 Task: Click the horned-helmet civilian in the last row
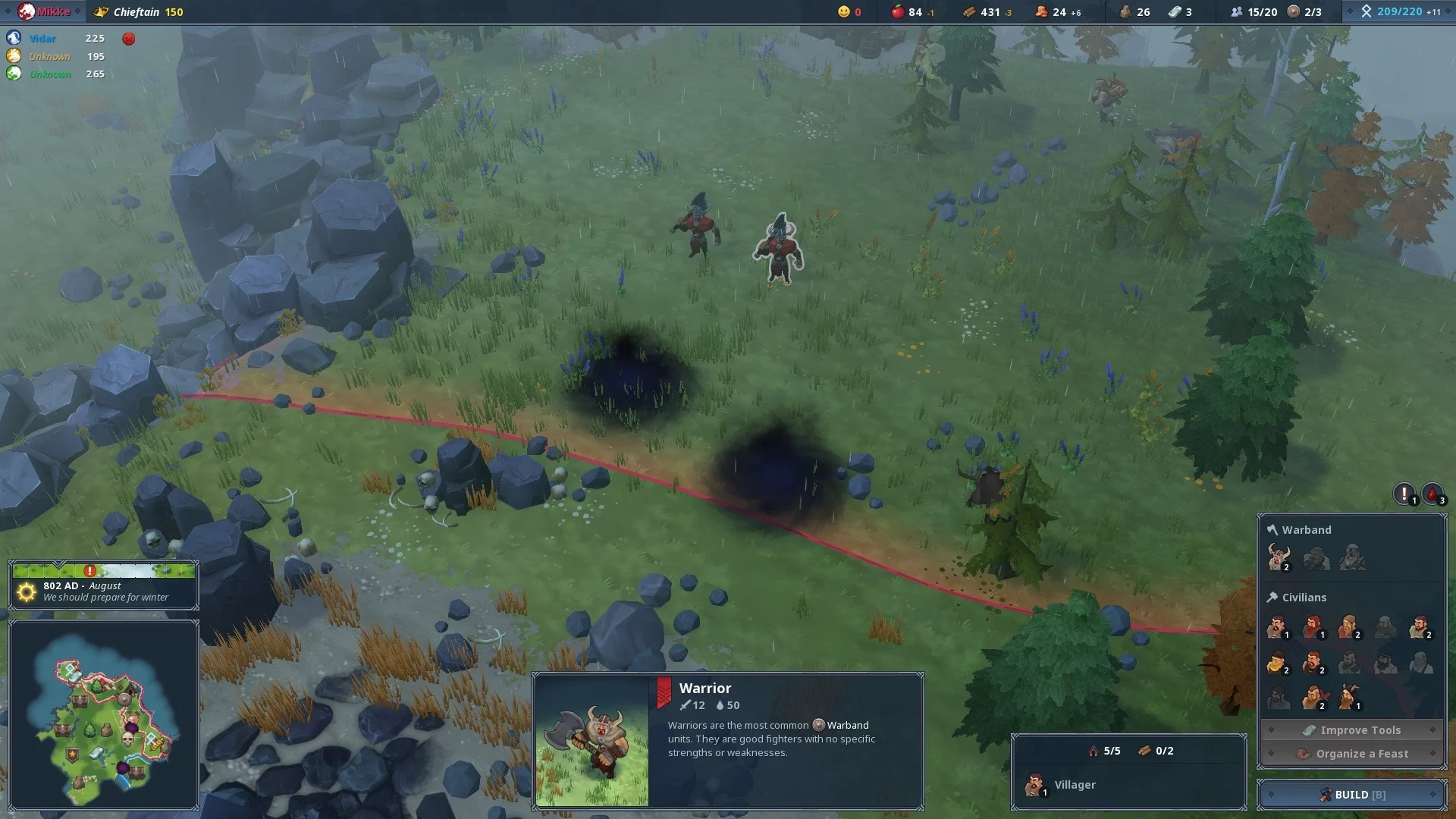point(1349,697)
